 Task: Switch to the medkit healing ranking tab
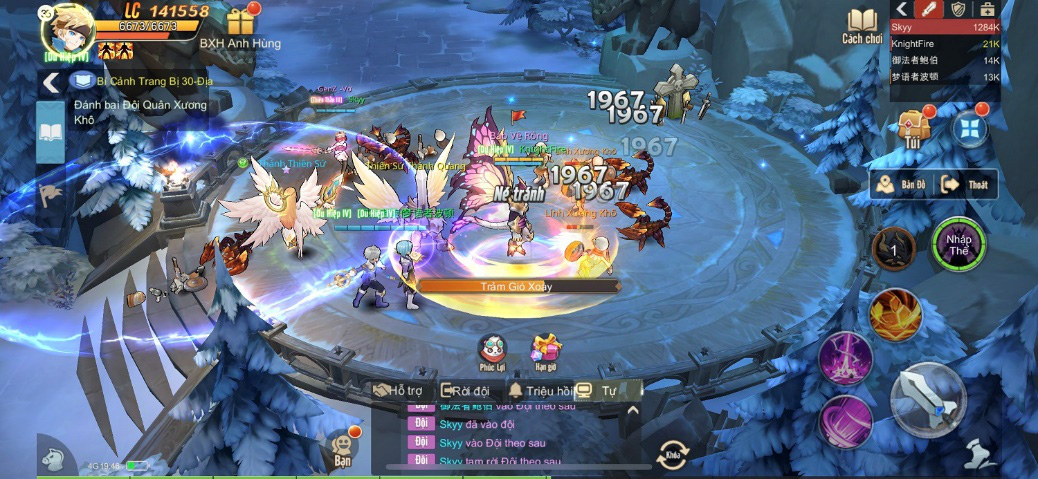coord(987,9)
